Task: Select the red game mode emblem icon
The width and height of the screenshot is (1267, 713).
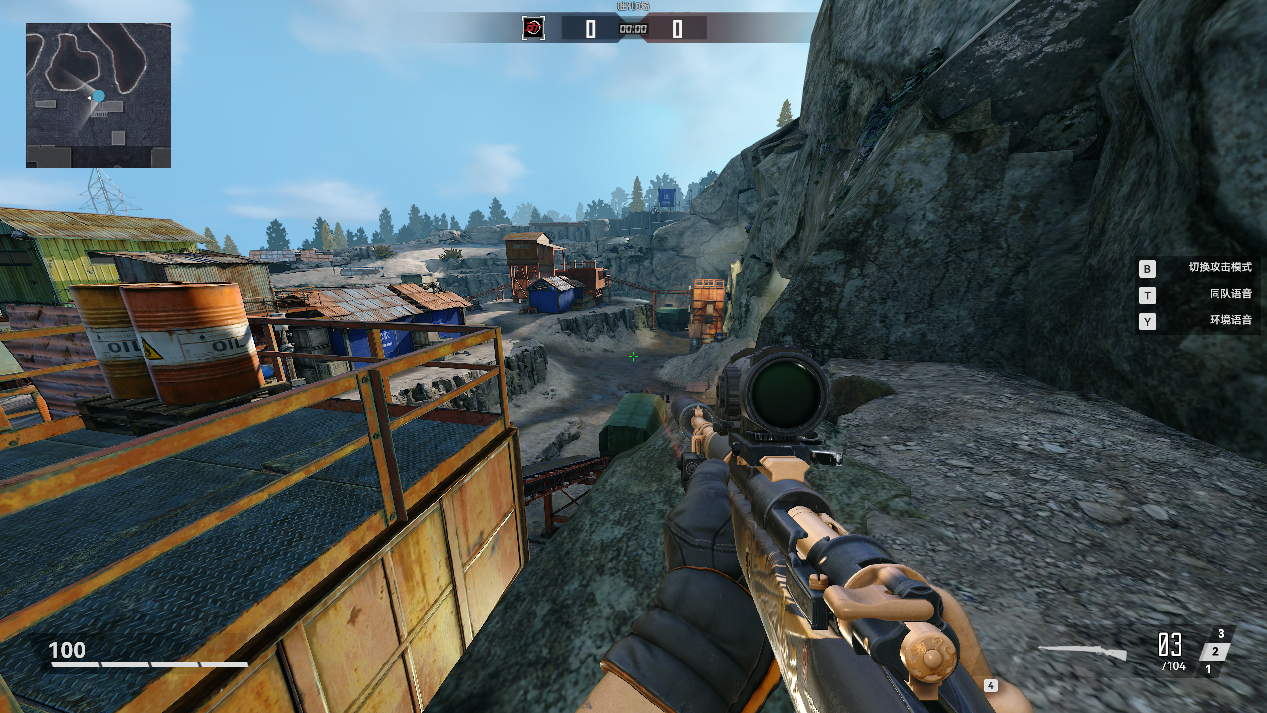Action: [533, 28]
